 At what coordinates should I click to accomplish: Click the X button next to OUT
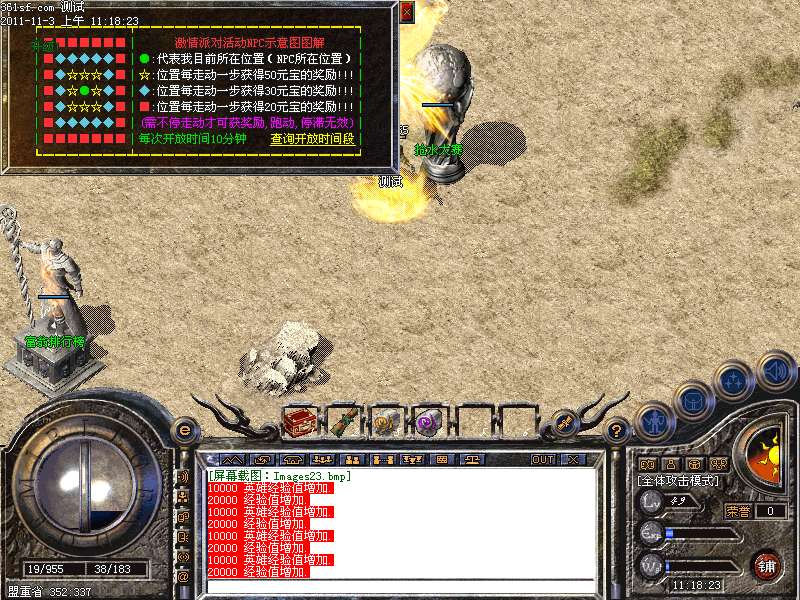[x=573, y=460]
